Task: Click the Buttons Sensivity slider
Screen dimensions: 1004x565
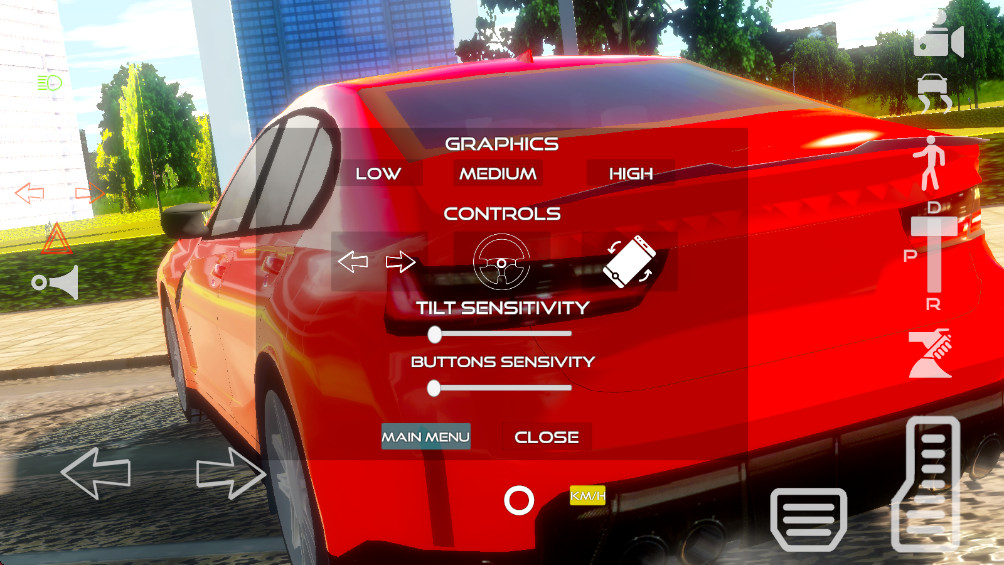Action: [500, 388]
